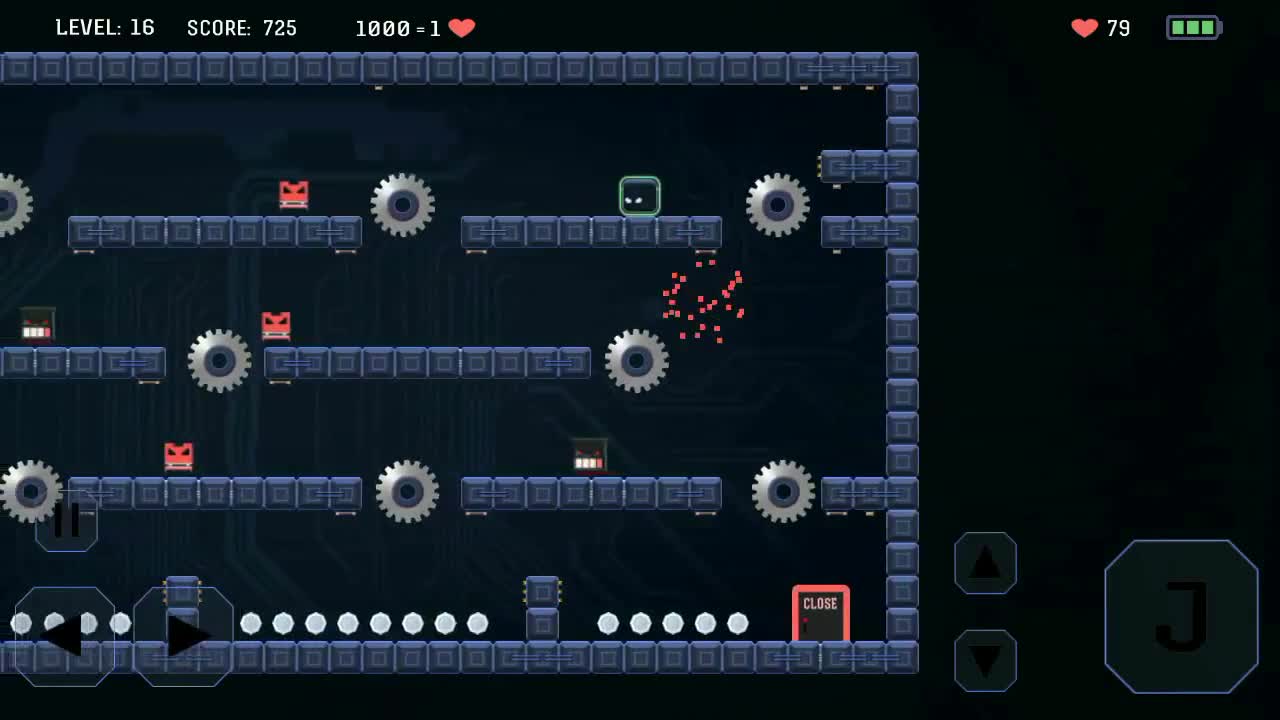Select the glowing player character box
The image size is (1280, 720).
click(x=639, y=197)
